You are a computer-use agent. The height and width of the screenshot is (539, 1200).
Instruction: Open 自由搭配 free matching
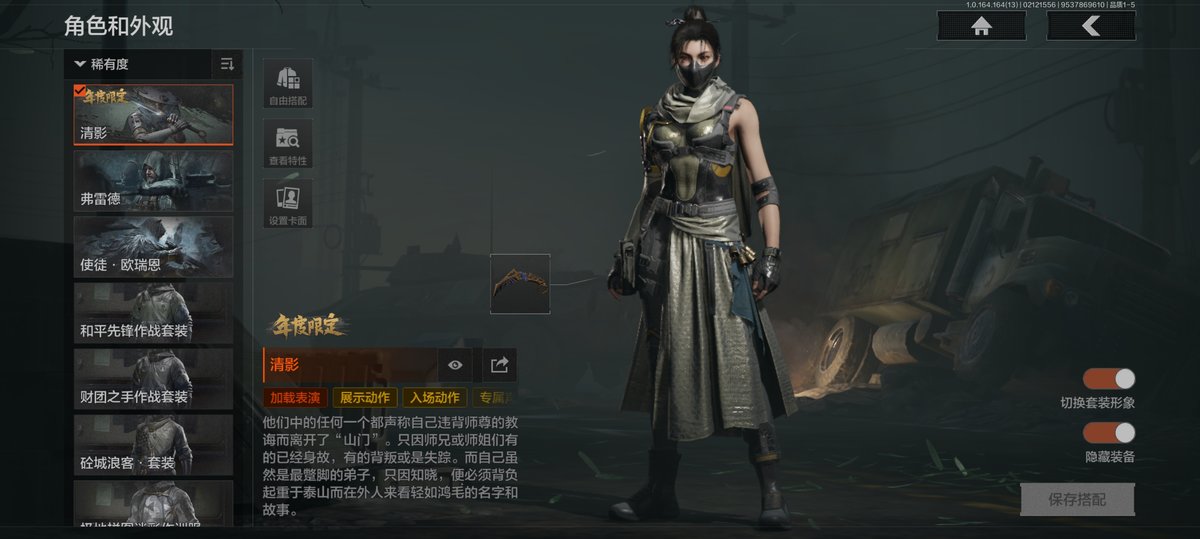(288, 83)
